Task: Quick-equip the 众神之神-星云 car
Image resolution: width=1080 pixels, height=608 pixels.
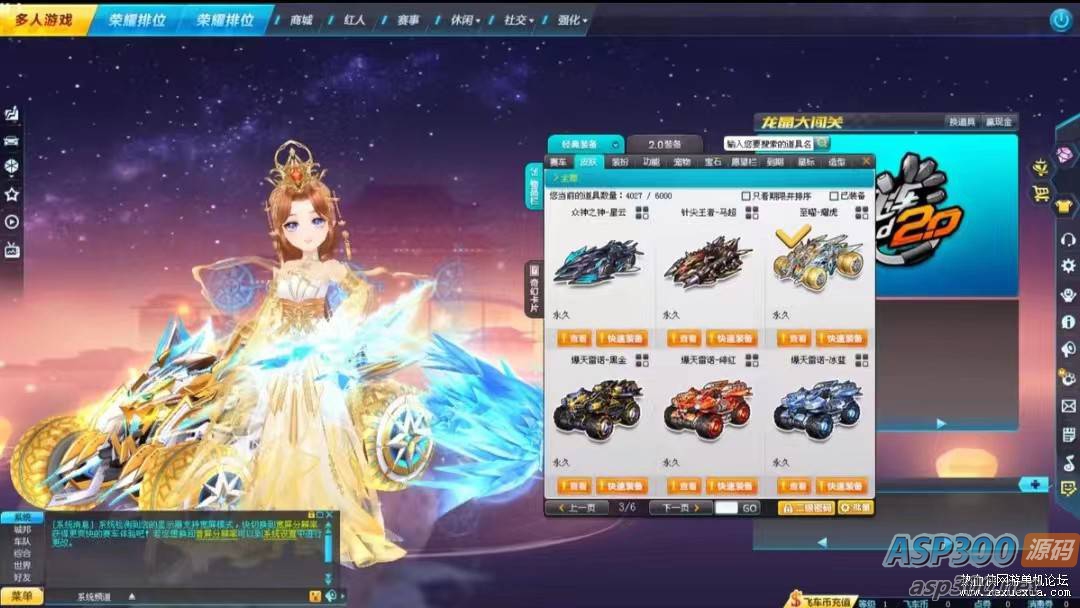Action: (x=622, y=338)
